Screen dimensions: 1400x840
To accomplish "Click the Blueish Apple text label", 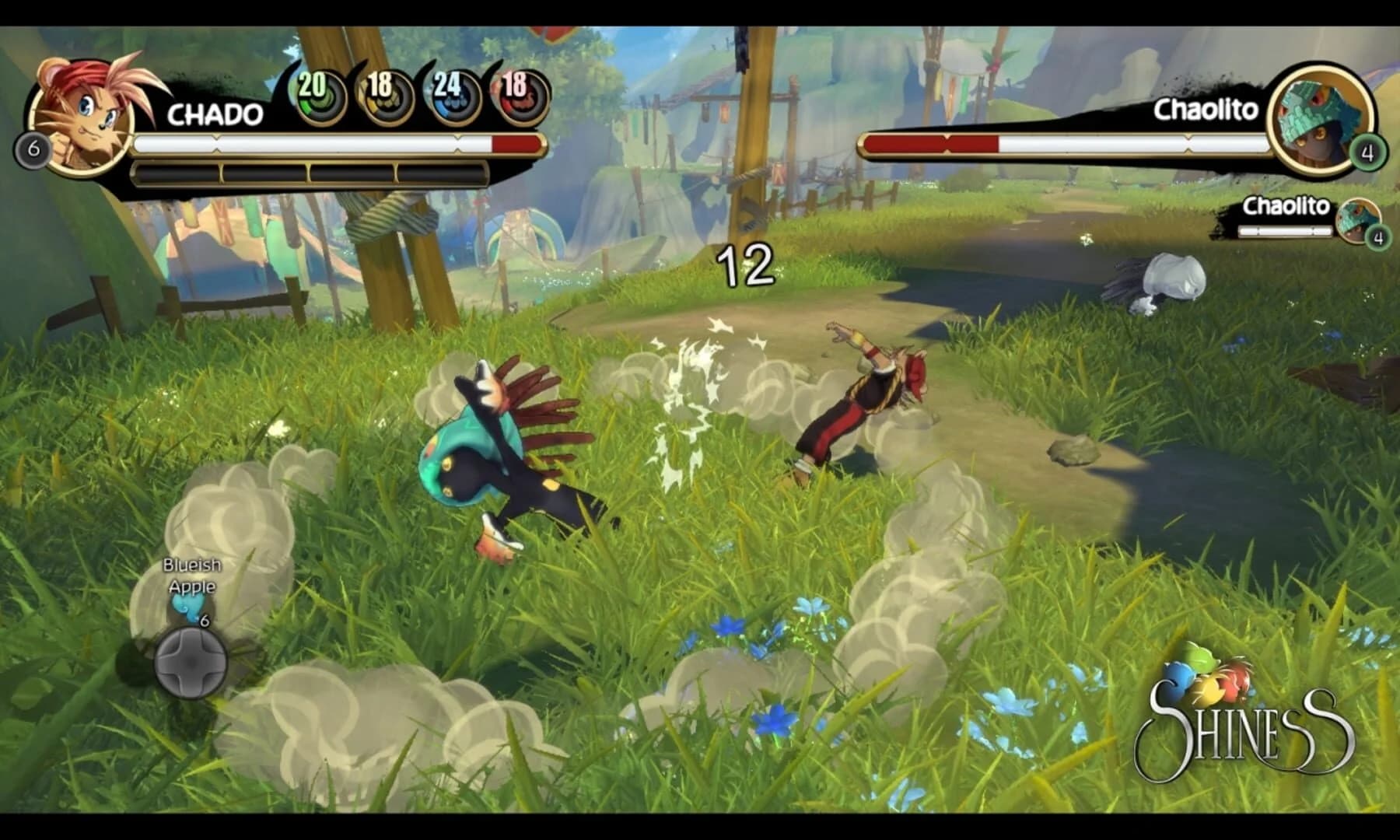I will [x=191, y=576].
